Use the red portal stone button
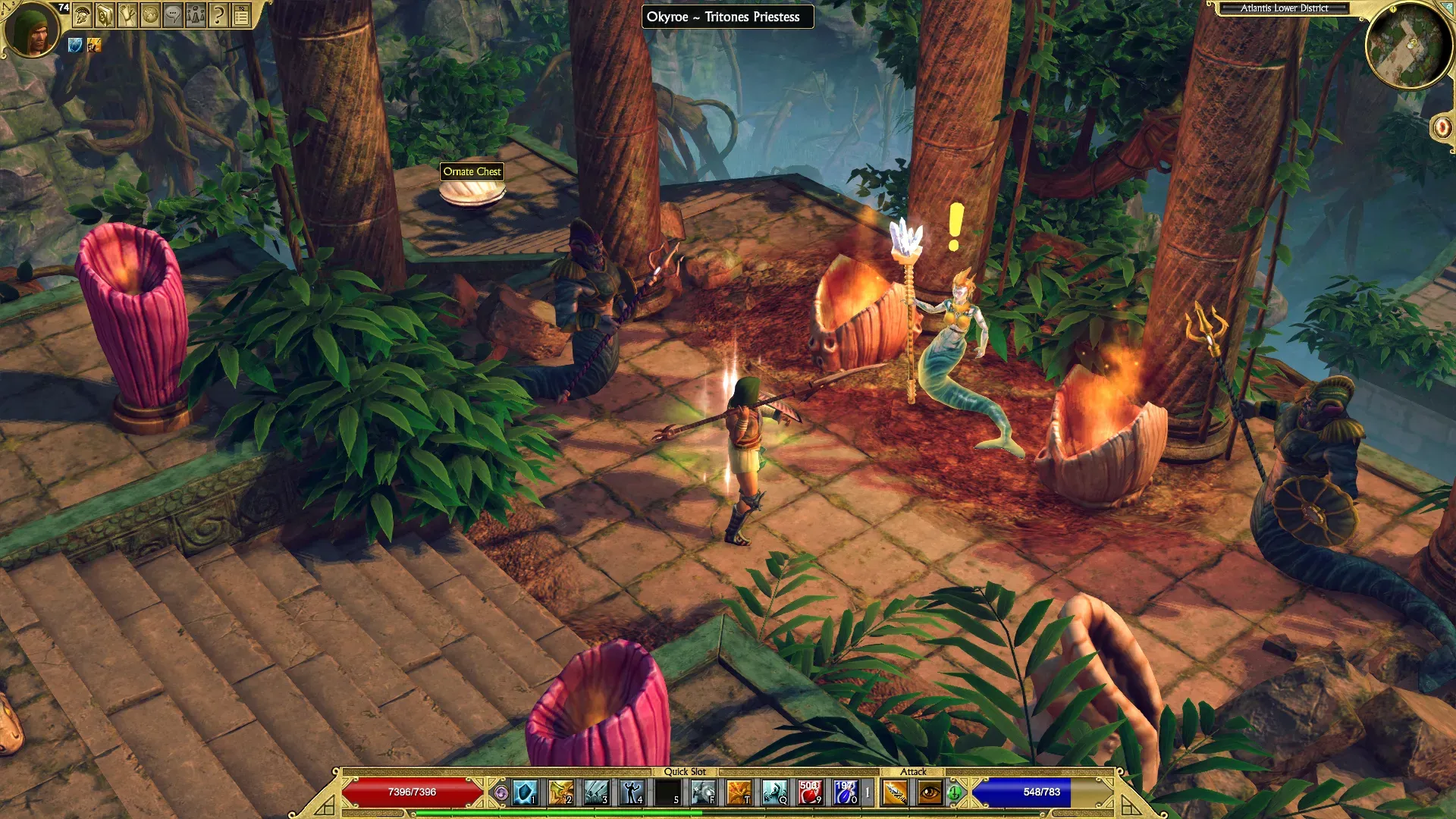 (x=1442, y=127)
